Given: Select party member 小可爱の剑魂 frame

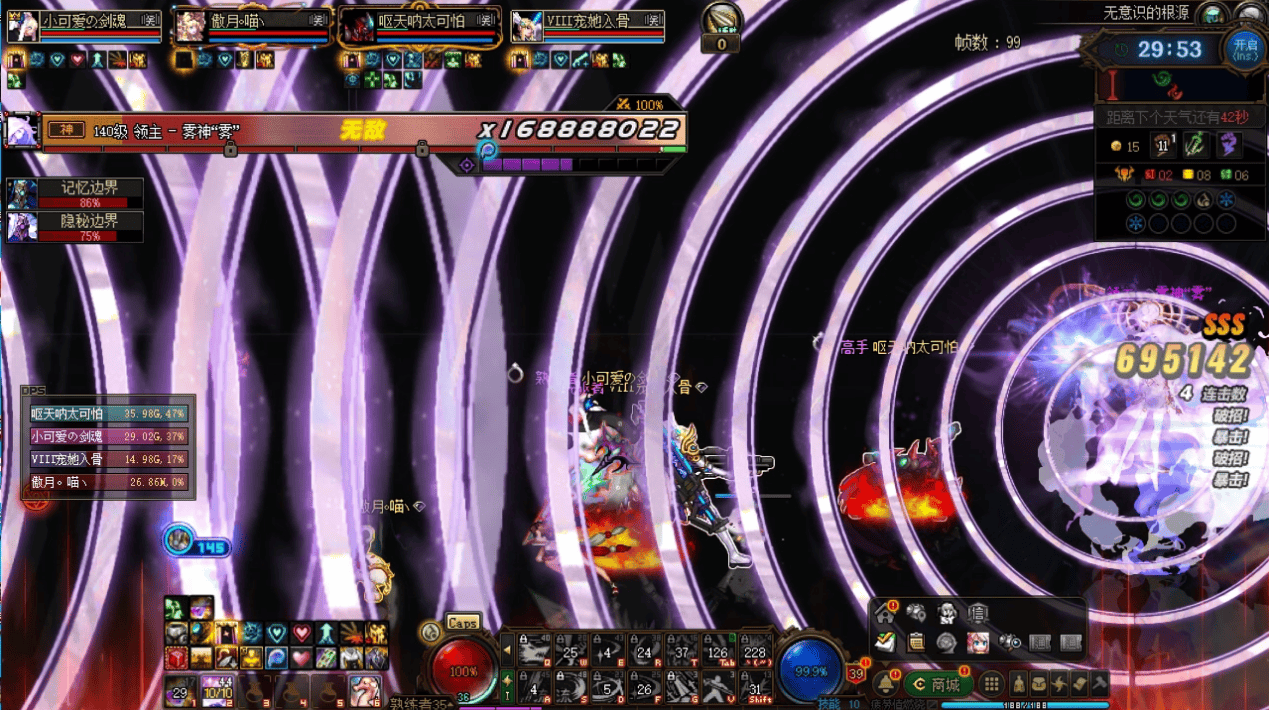Looking at the screenshot, I should (85, 26).
